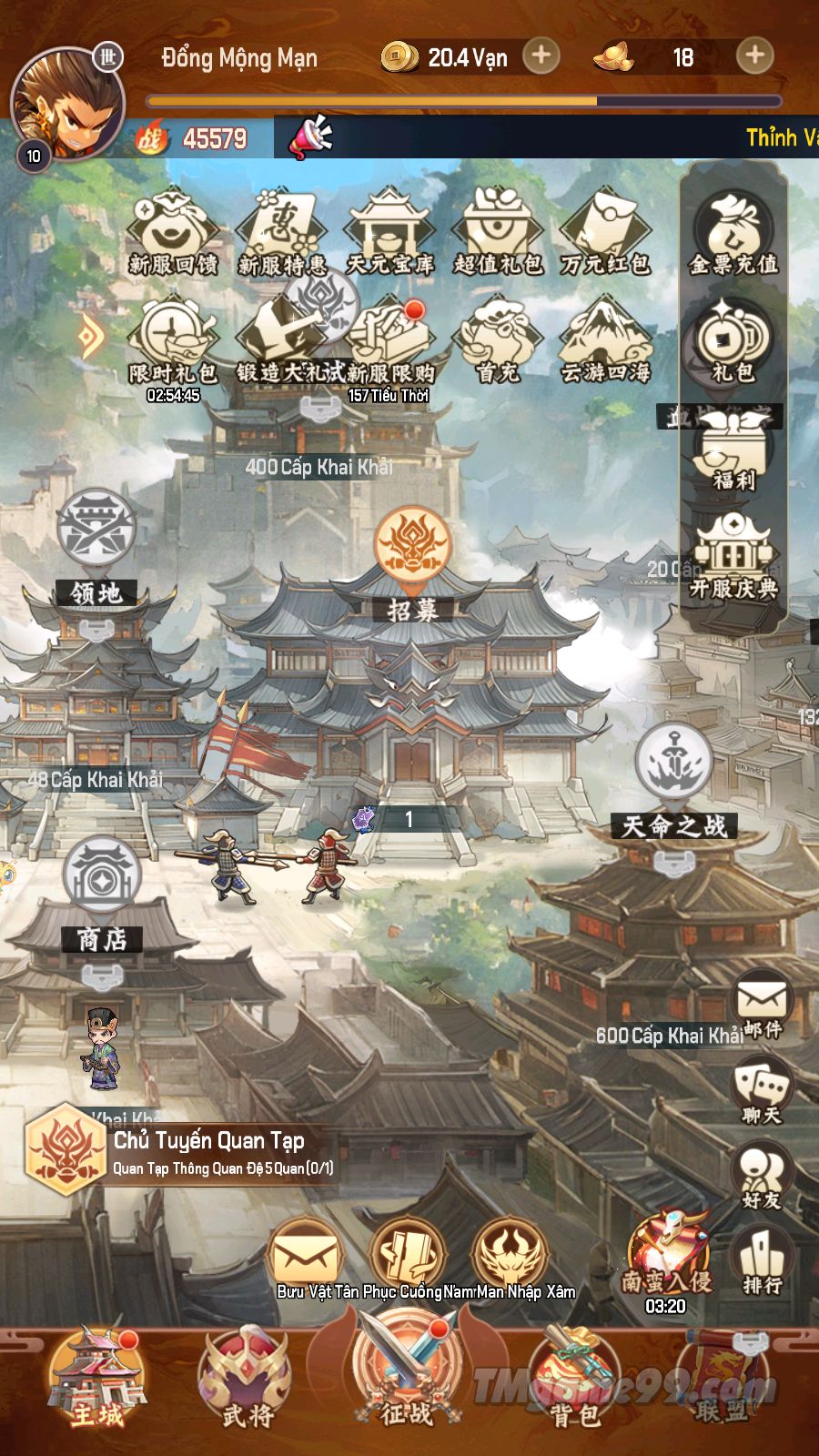Open the 万元红包 red envelope event
The image size is (819, 1456).
pos(605,233)
